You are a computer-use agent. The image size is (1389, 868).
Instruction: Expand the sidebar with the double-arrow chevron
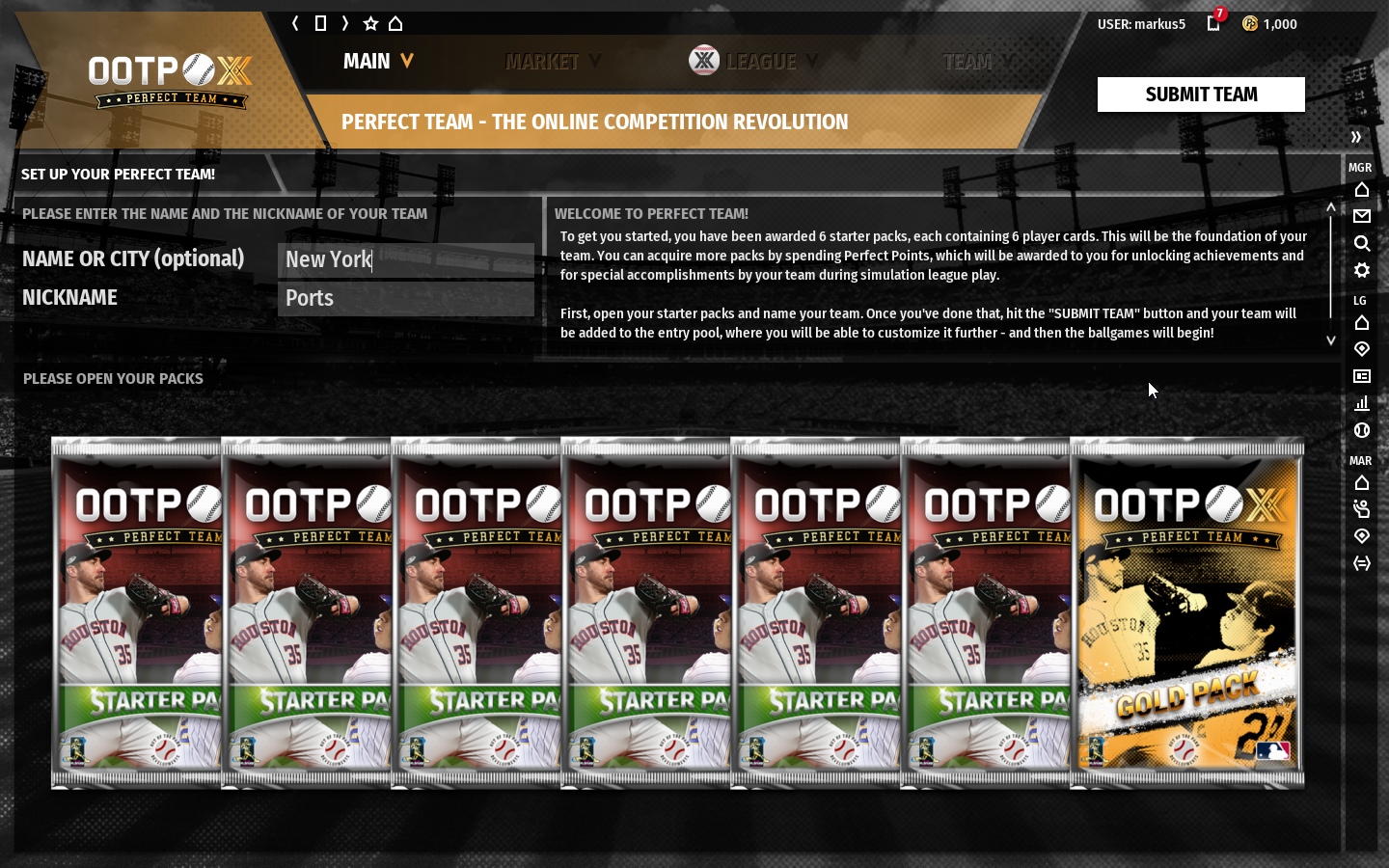click(x=1357, y=137)
